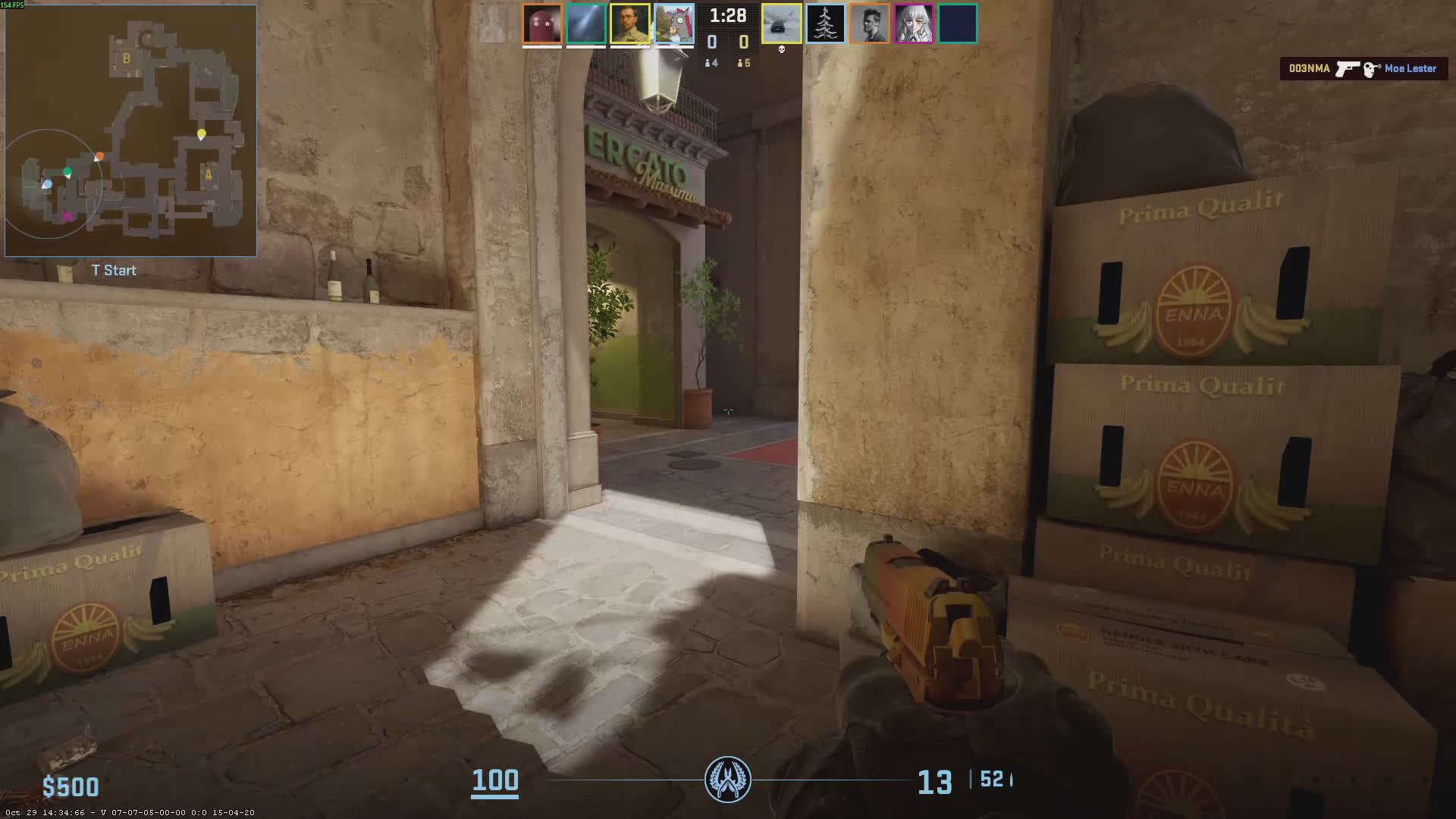Click the blank dark navy player avatar

958,24
